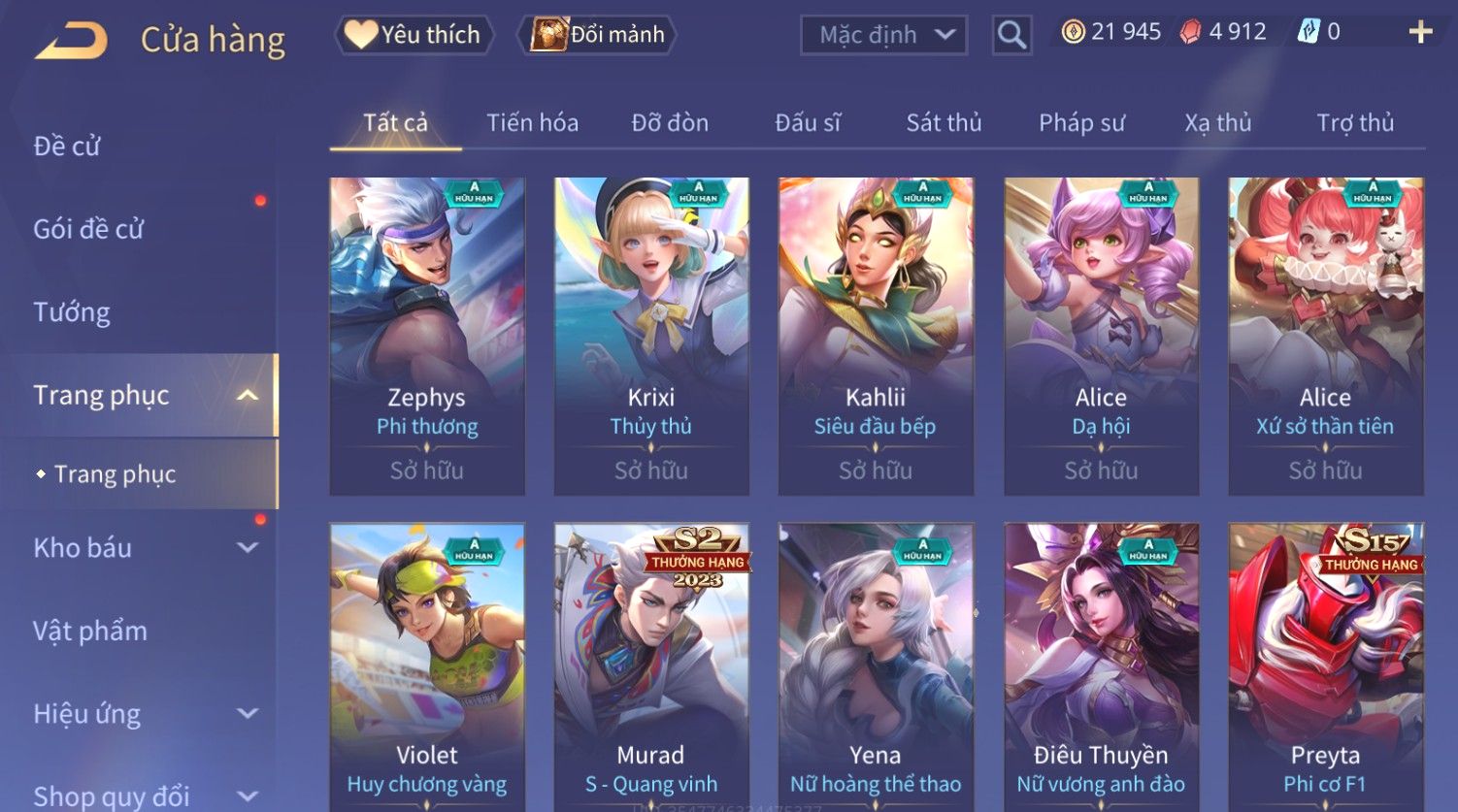Choose the Kahlii Siêu đầu bếp skin

coord(876,335)
